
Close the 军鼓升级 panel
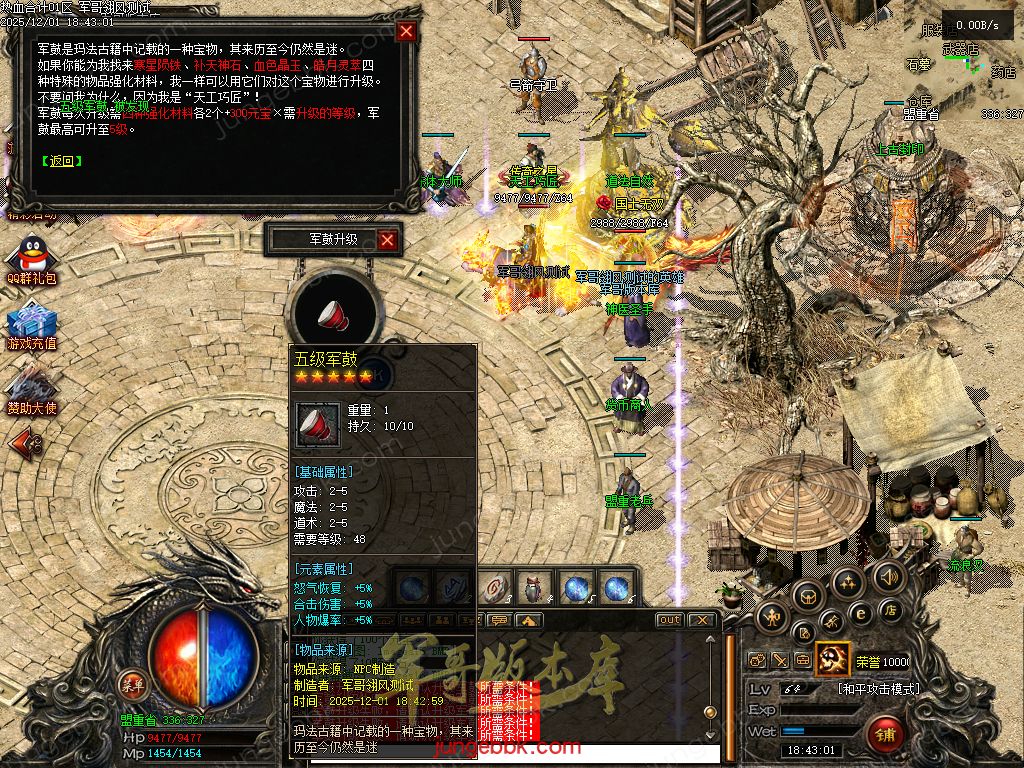[388, 240]
